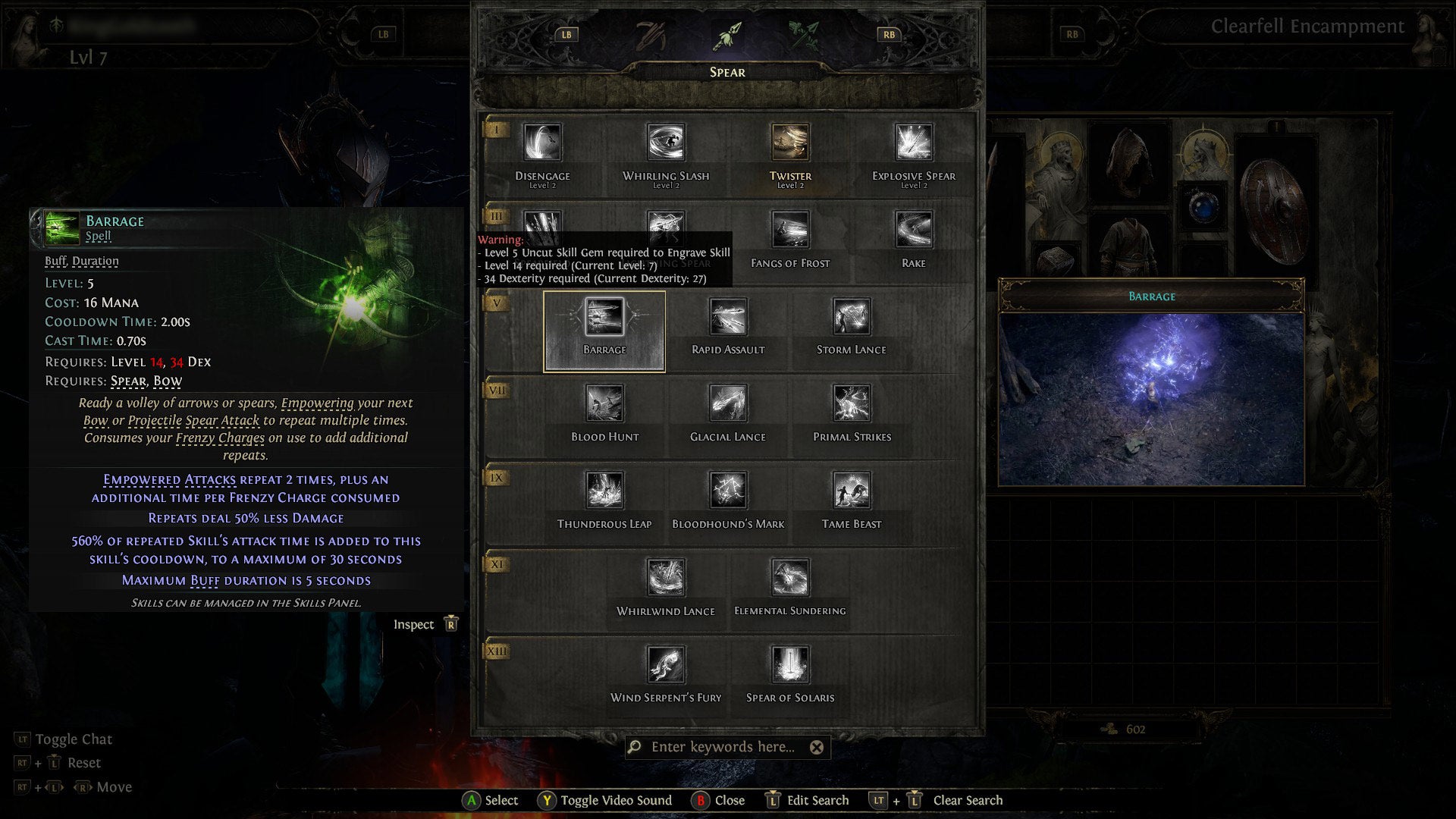The width and height of the screenshot is (1456, 819).
Task: Select the Spear of Solaris skill icon
Action: tap(790, 664)
